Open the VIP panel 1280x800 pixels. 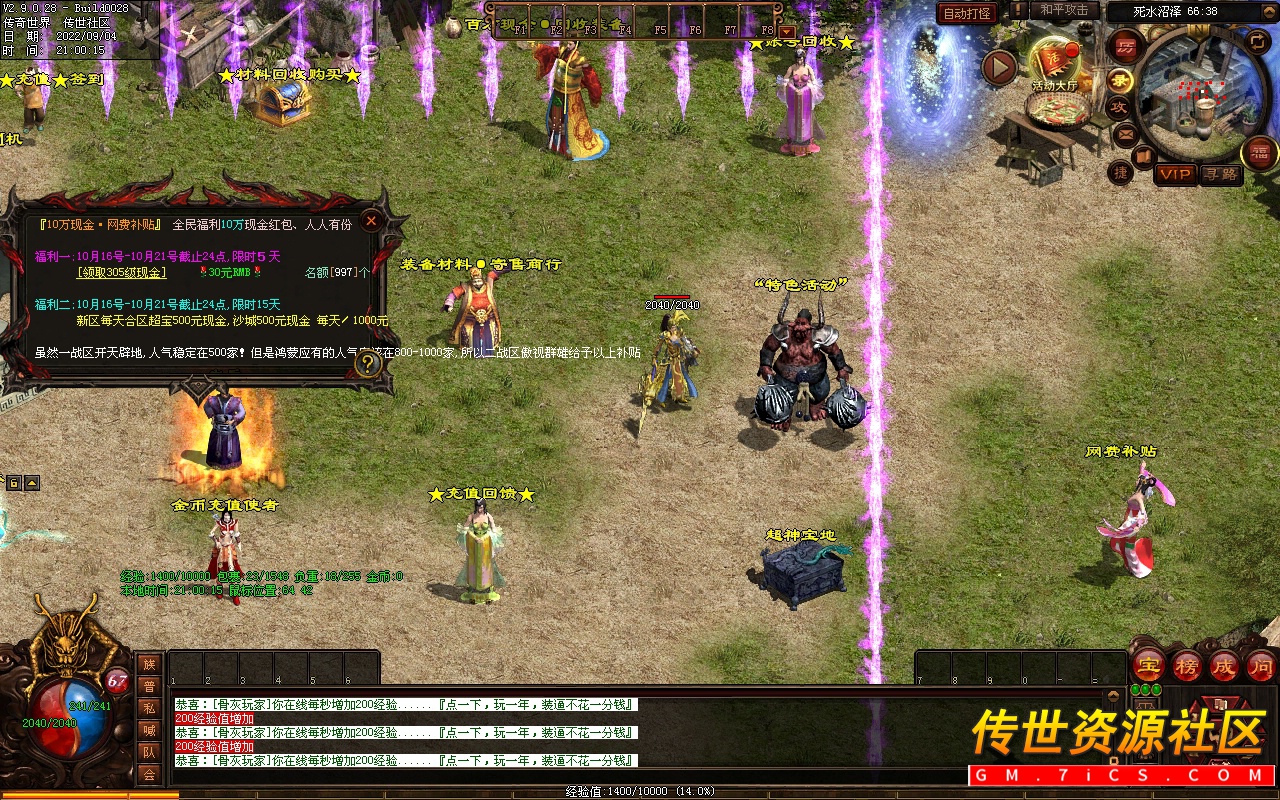pos(1175,174)
